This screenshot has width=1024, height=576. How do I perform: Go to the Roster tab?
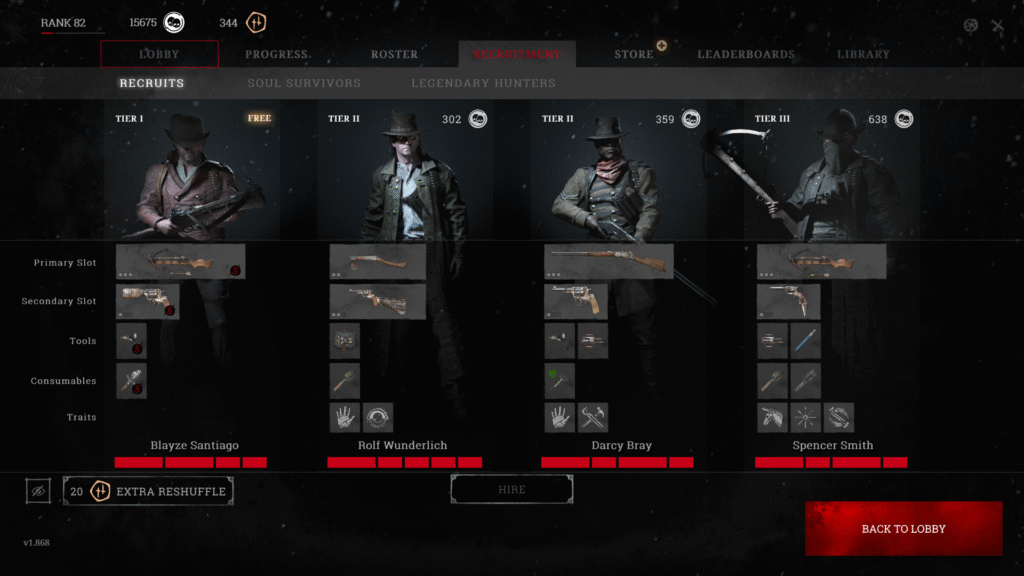click(394, 54)
